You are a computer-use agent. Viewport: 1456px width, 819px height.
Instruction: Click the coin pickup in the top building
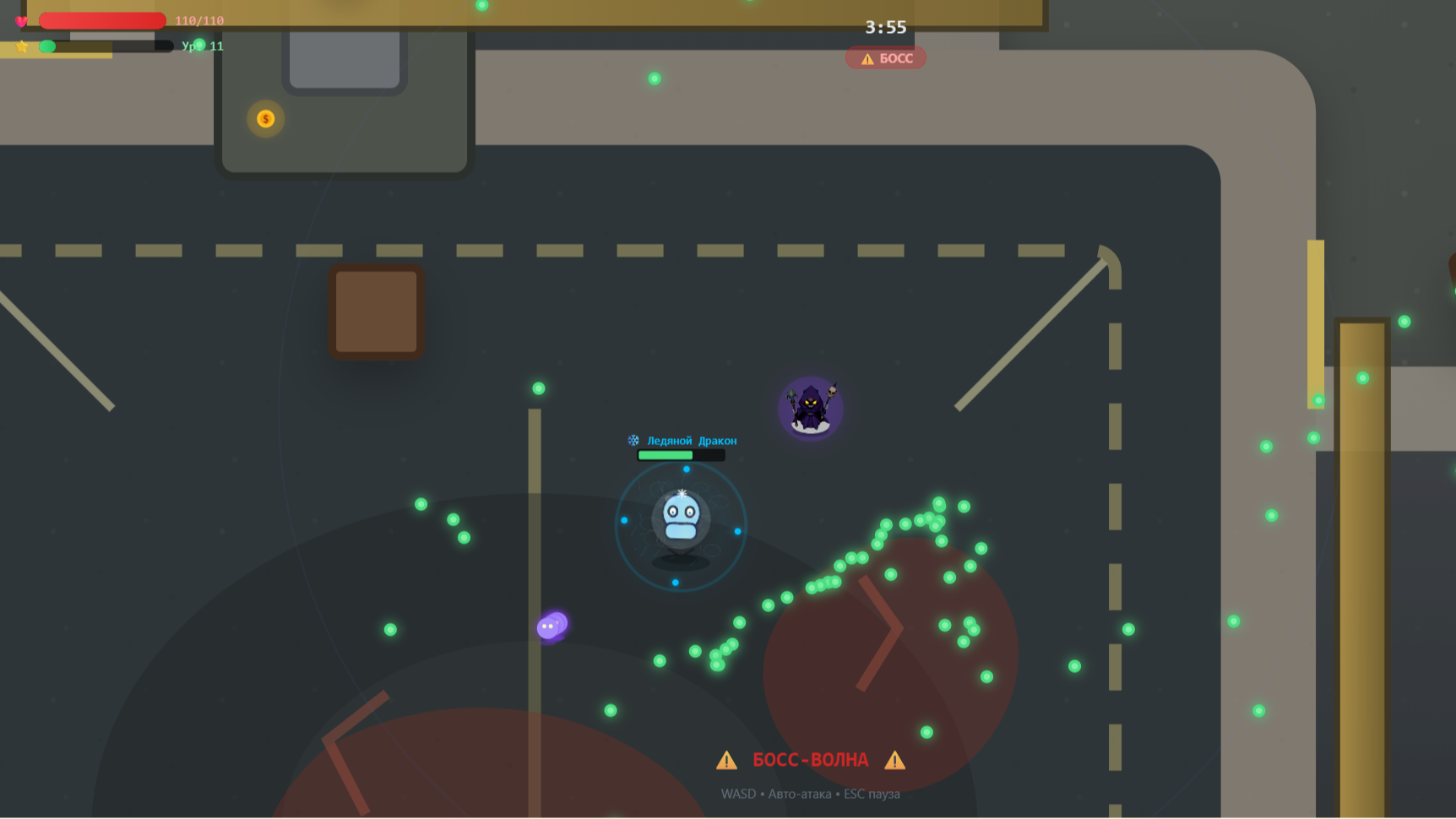[x=265, y=118]
